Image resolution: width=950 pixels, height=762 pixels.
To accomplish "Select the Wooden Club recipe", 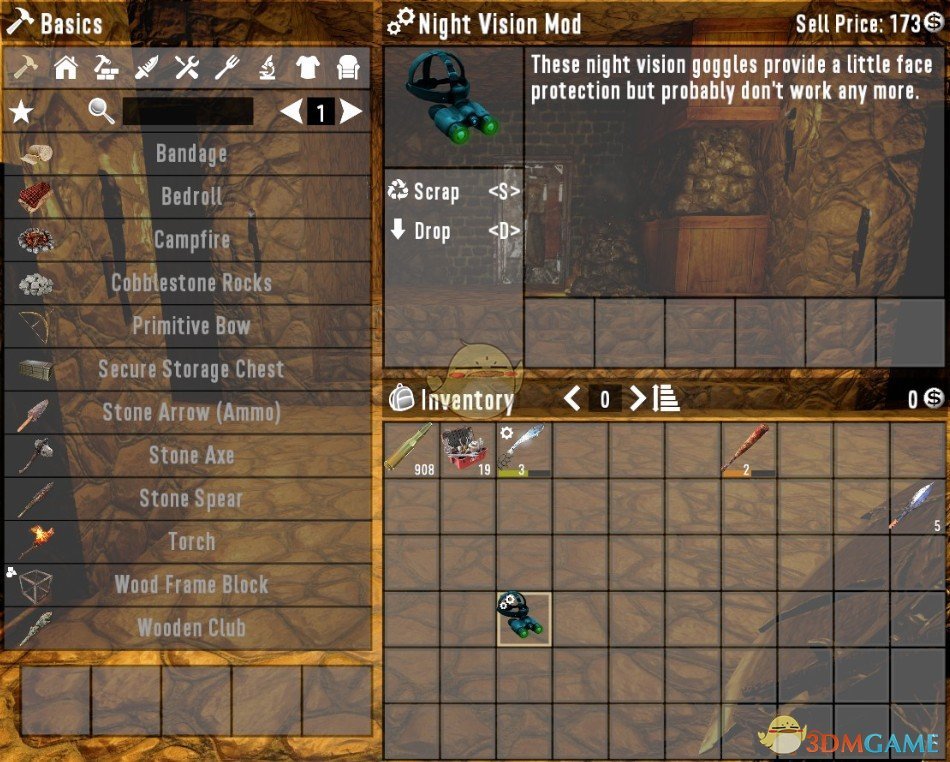I will pyautogui.click(x=190, y=628).
